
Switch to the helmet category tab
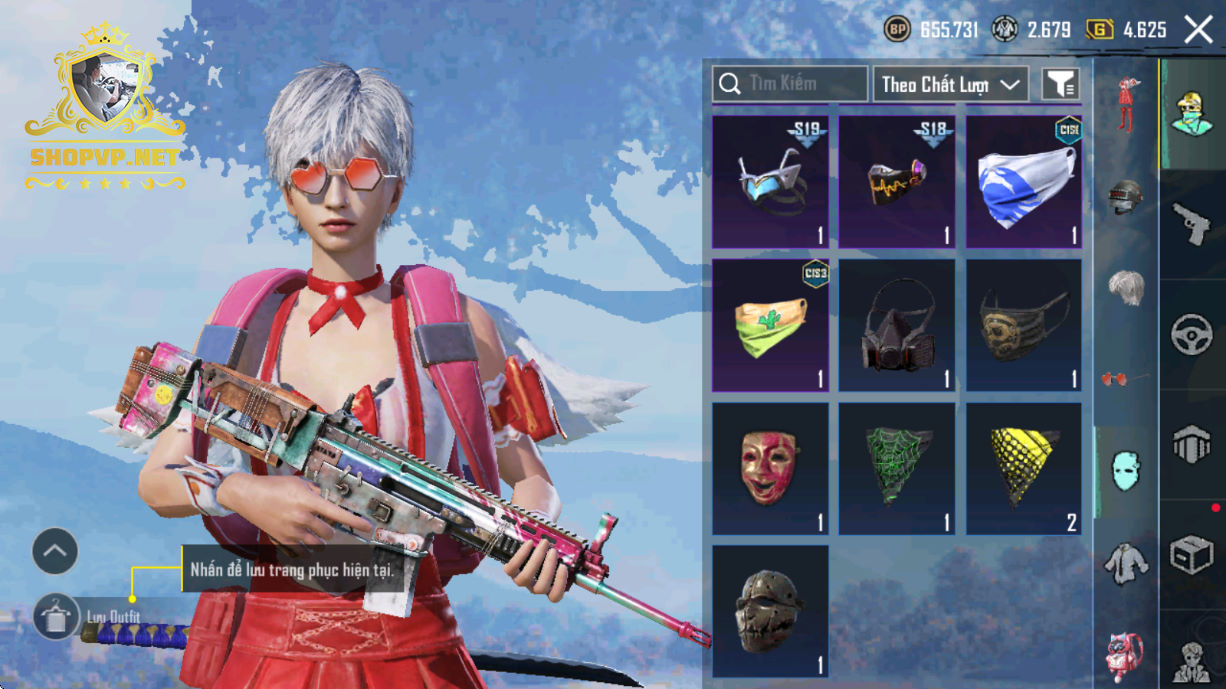point(1126,198)
